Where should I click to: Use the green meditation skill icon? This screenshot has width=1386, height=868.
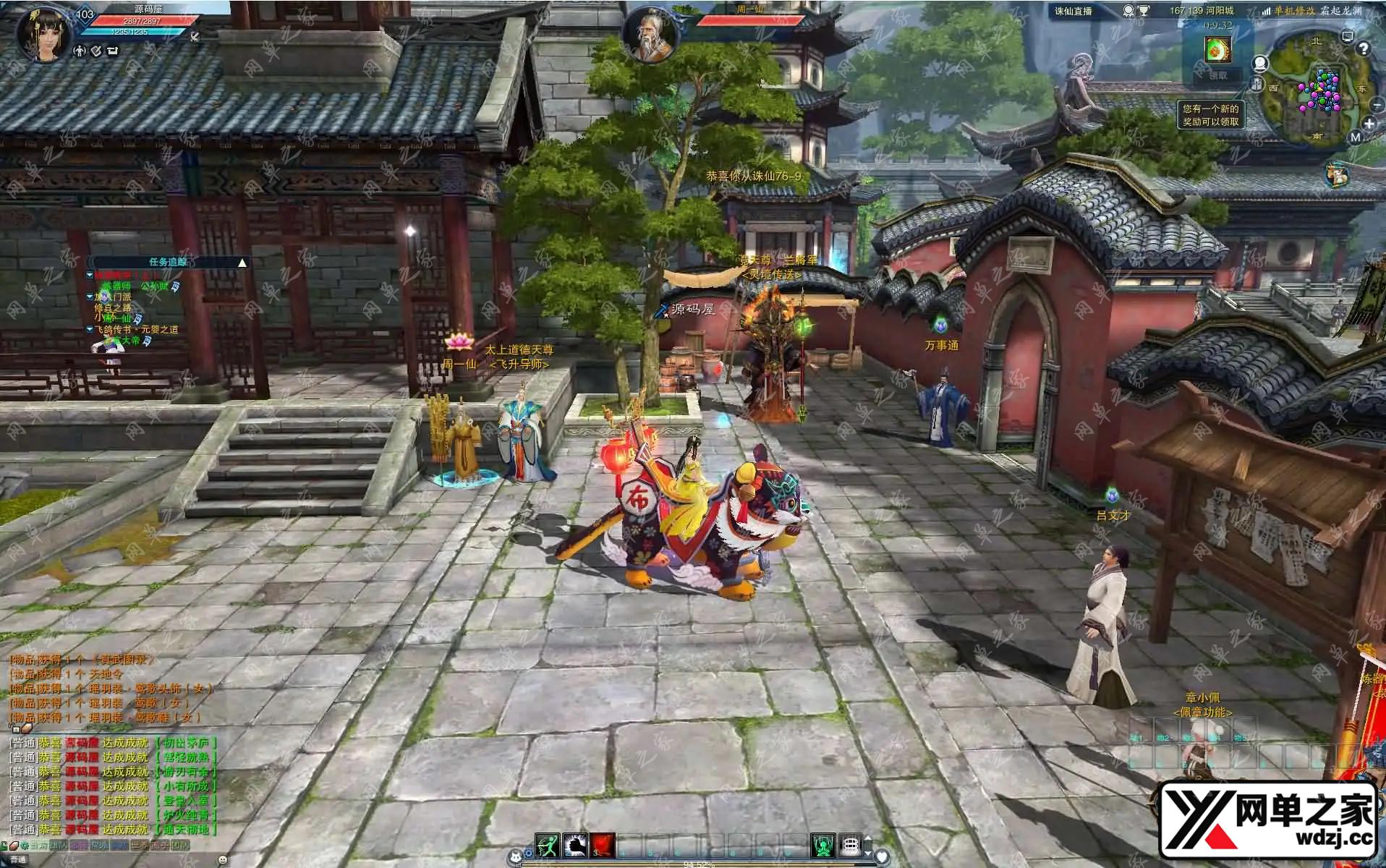(823, 844)
